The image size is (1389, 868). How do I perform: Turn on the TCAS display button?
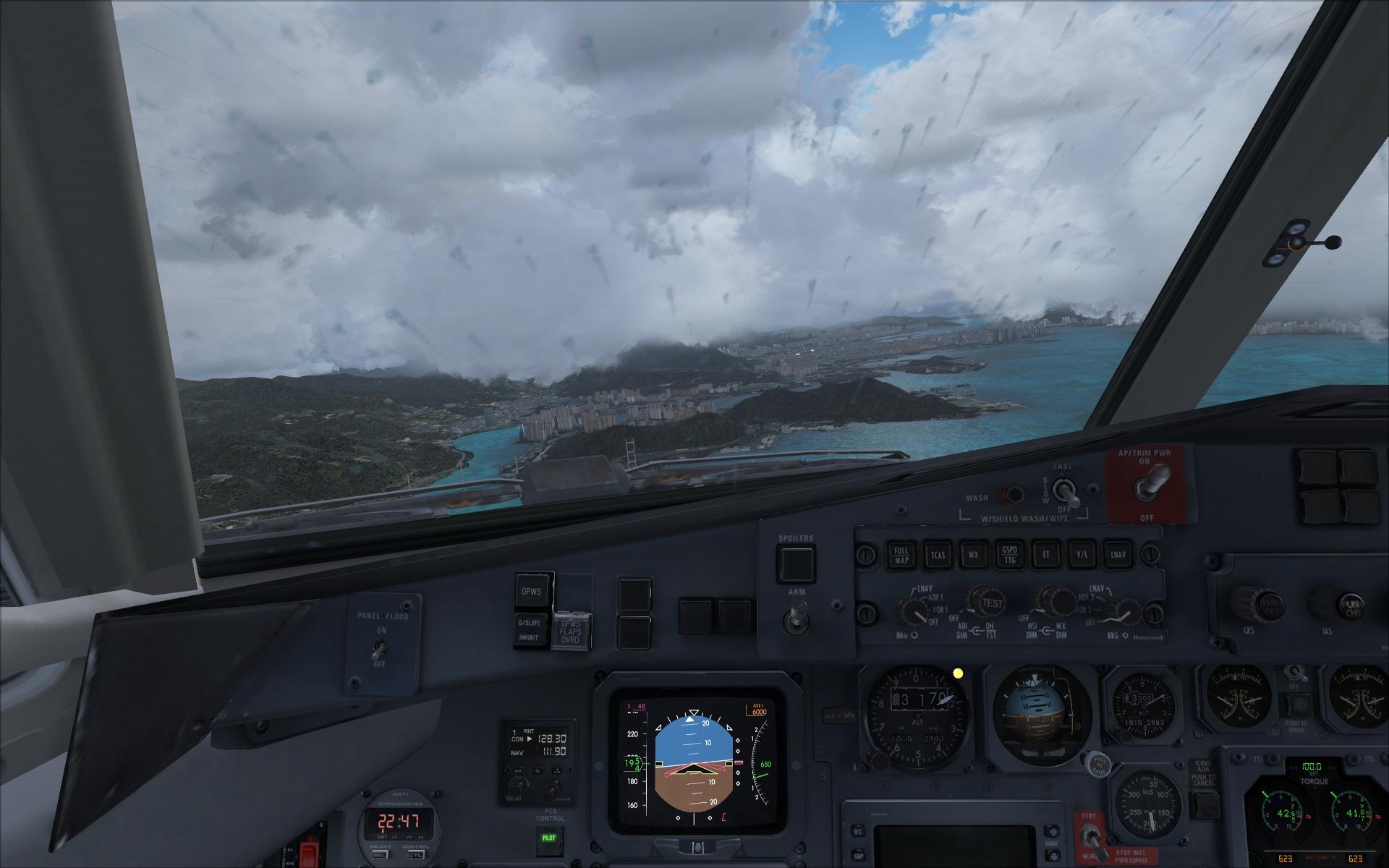click(938, 556)
